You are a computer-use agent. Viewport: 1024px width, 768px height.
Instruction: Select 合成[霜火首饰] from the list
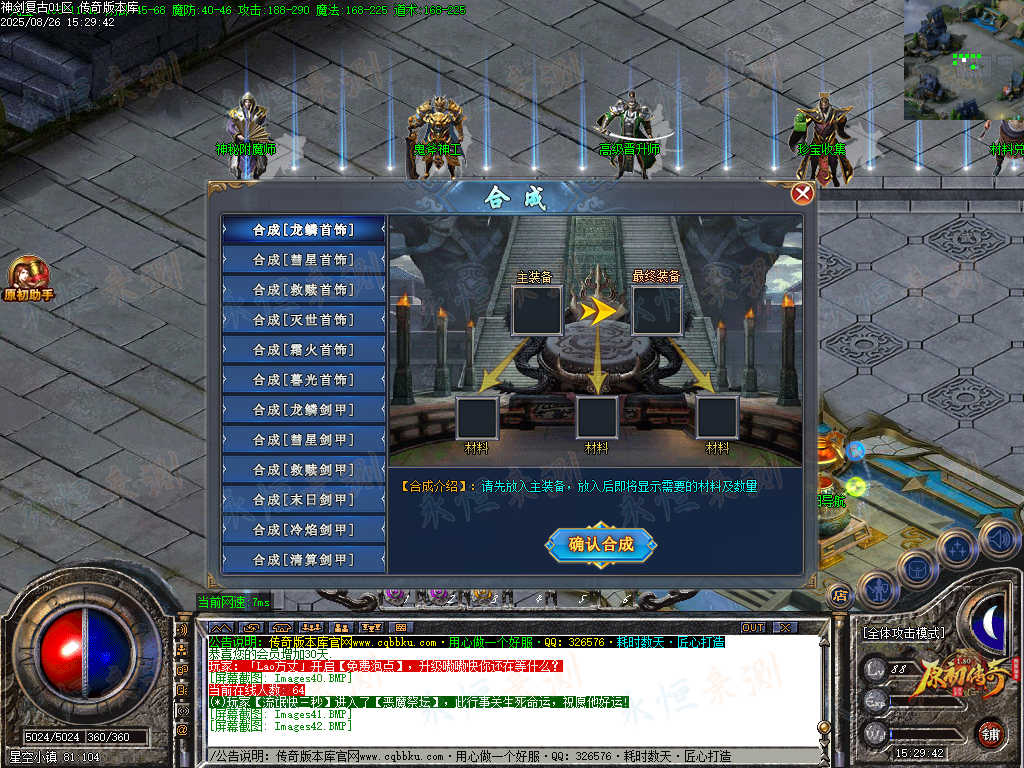tap(303, 349)
